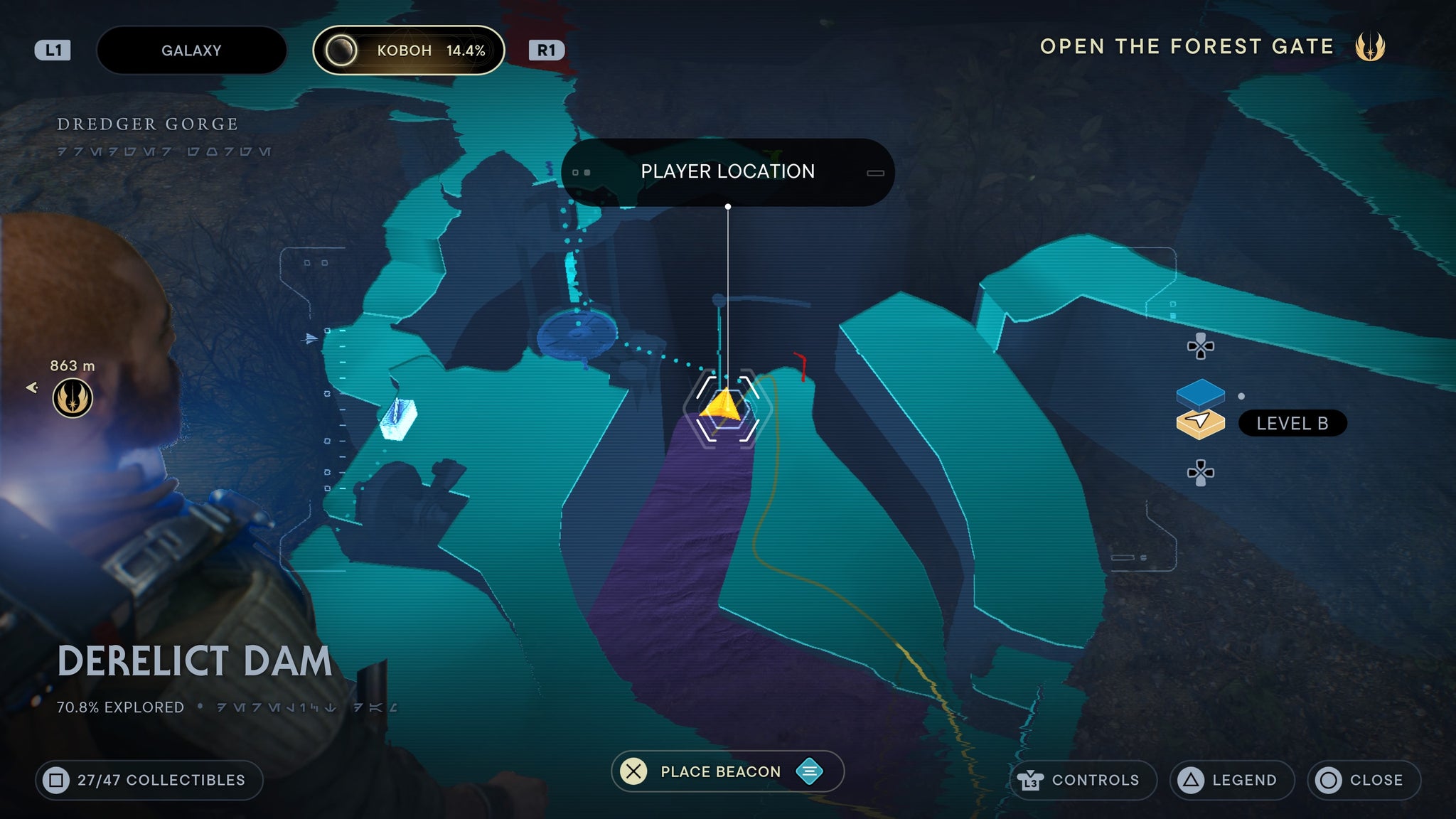Switch to the Galaxy map tab

pyautogui.click(x=191, y=50)
